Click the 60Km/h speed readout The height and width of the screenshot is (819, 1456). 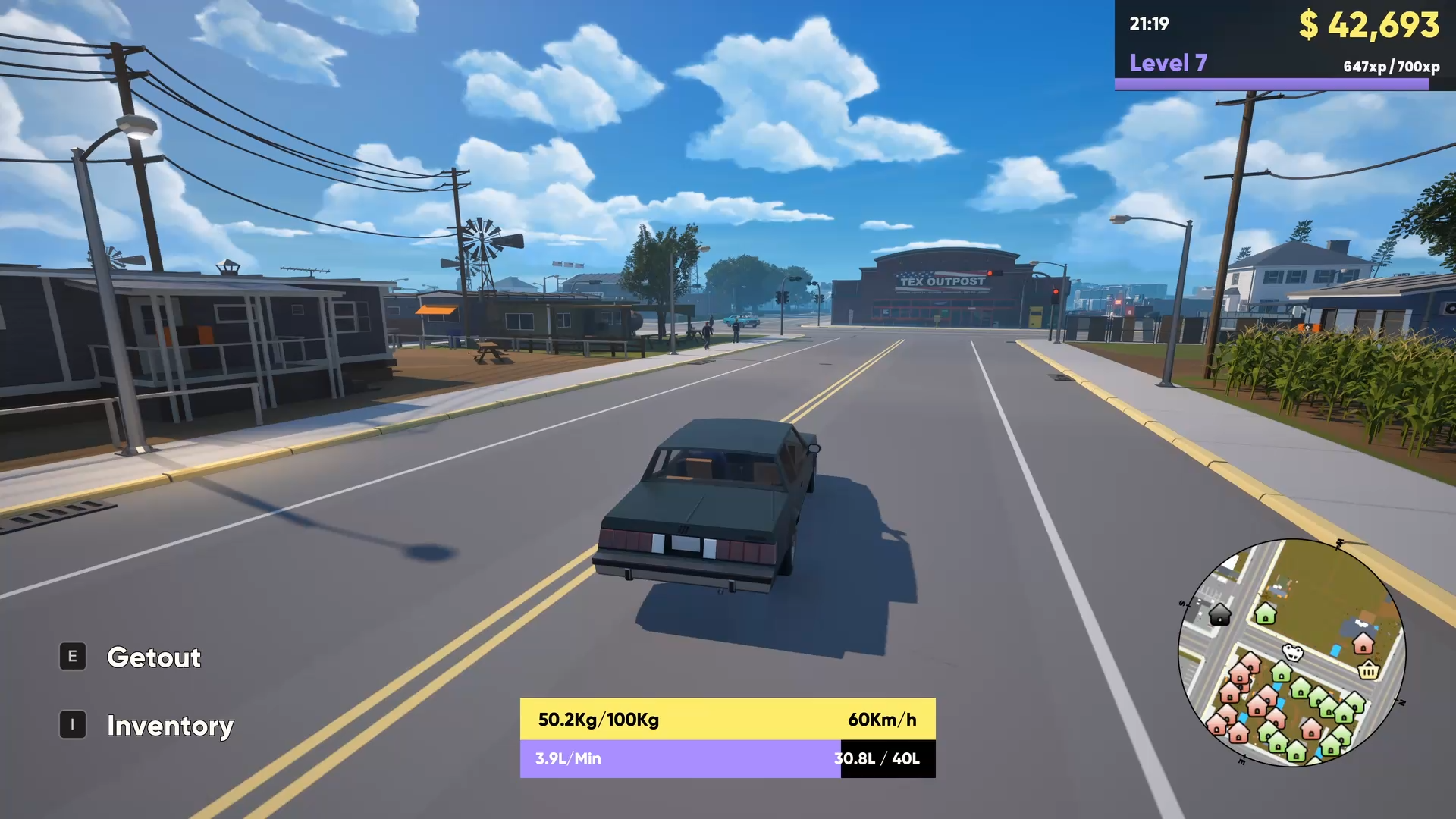tap(882, 720)
